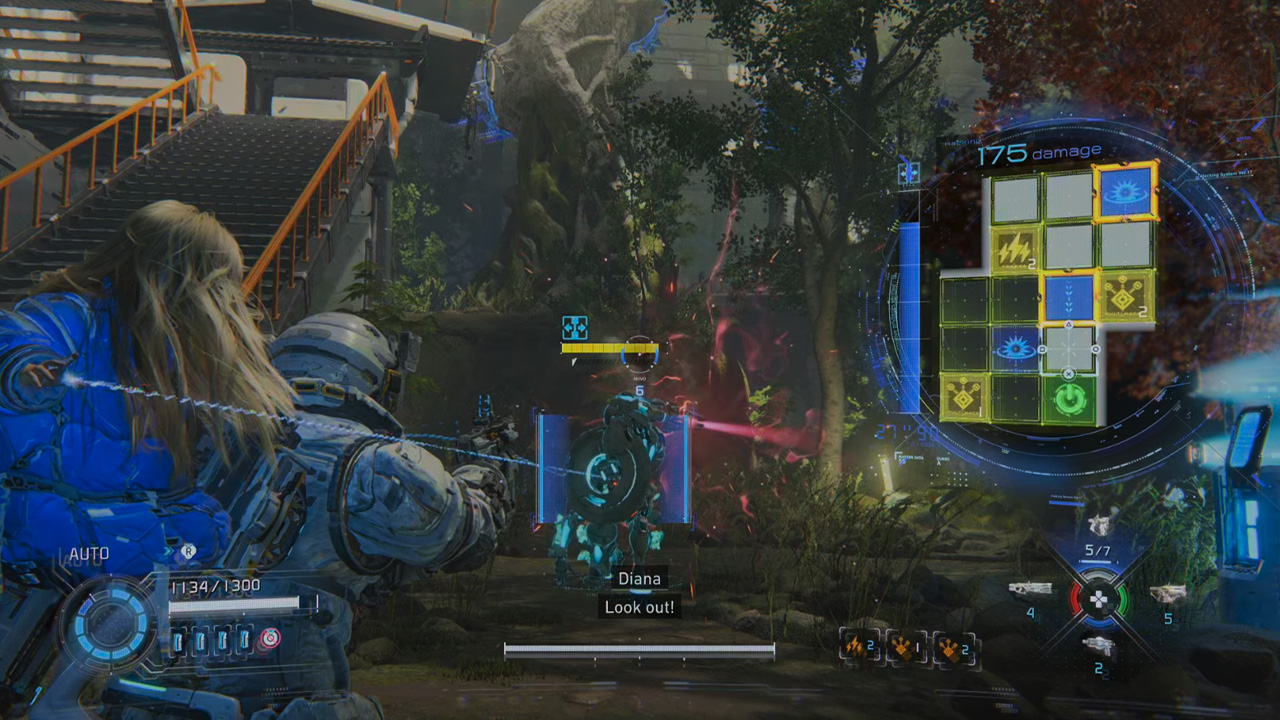This screenshot has width=1280, height=720.
Task: Use the orange diamond hack ability with count 1
Action: click(x=906, y=648)
